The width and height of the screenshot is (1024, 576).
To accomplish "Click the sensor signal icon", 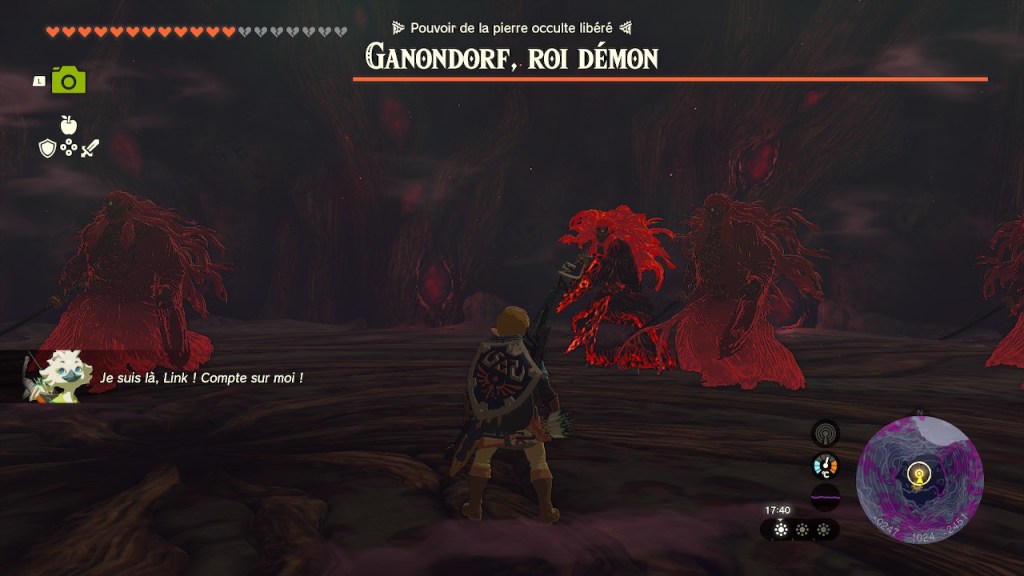I will tap(825, 434).
